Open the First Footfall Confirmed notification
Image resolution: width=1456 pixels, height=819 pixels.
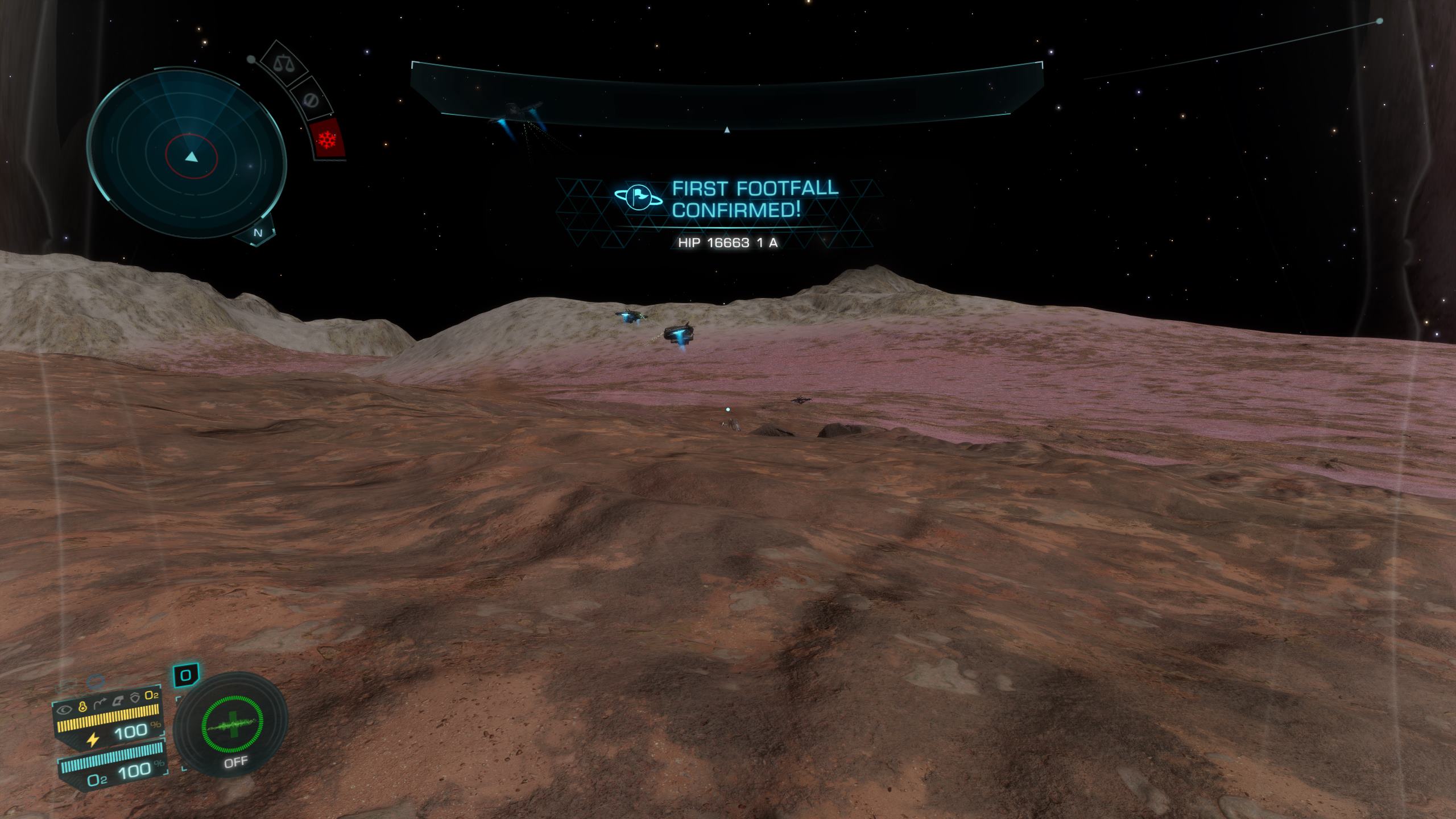[x=727, y=199]
